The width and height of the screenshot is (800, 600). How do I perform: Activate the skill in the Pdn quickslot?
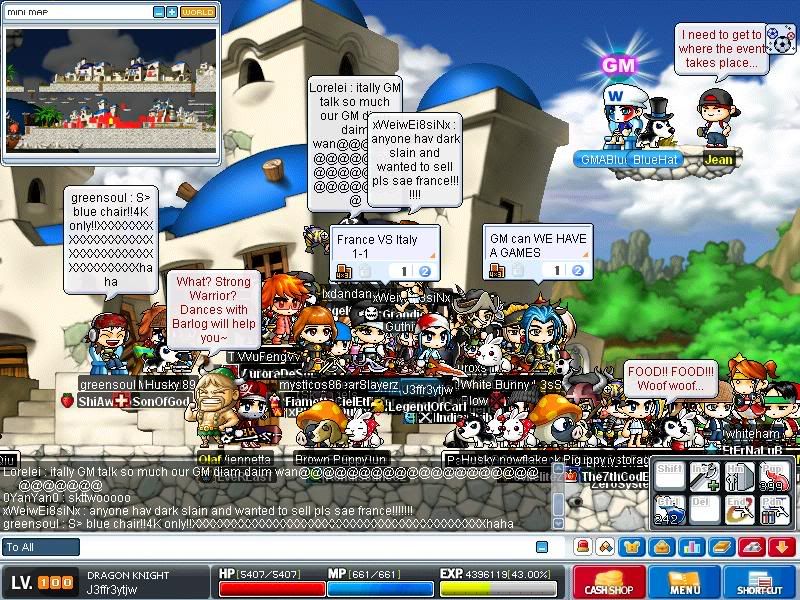pos(775,509)
